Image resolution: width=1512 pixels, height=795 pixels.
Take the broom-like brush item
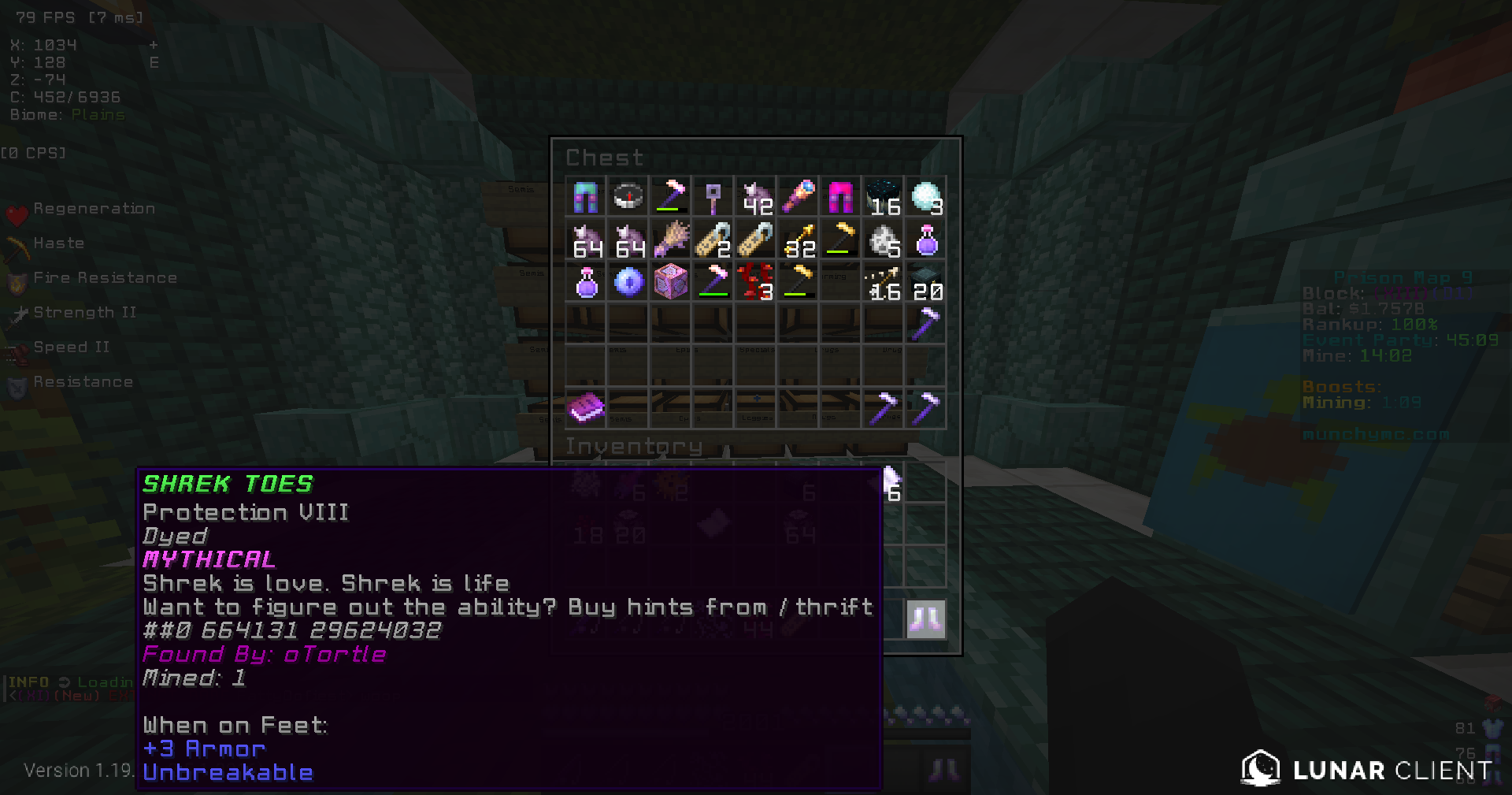pyautogui.click(x=671, y=240)
